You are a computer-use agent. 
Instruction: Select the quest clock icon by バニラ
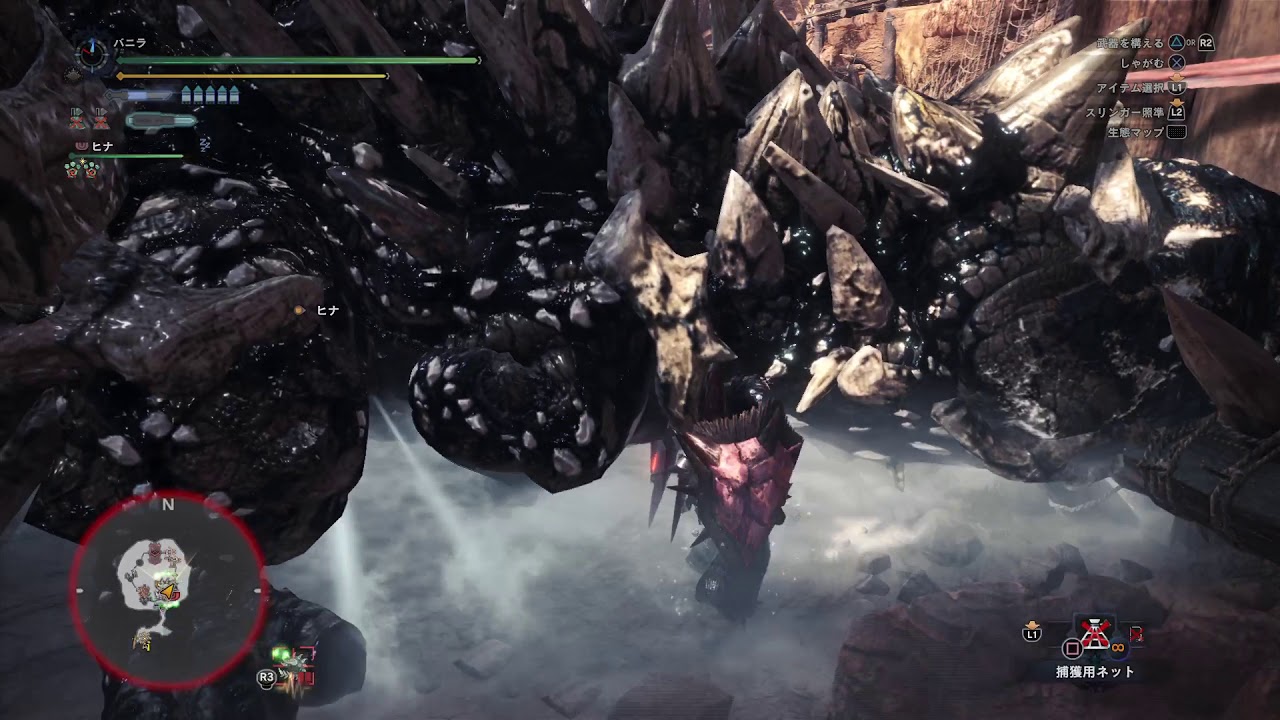click(93, 54)
